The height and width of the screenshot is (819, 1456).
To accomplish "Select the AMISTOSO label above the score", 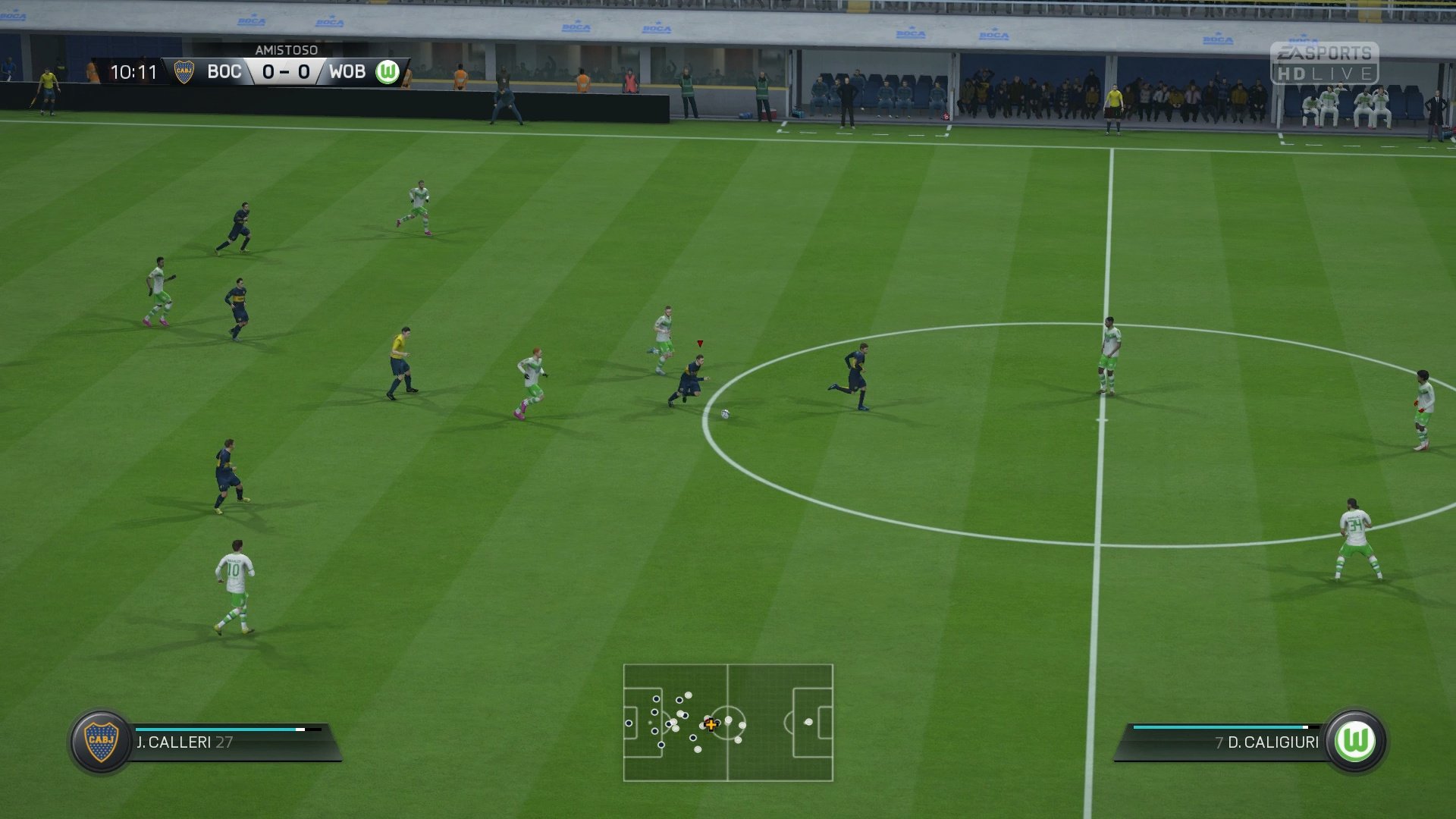I will click(287, 51).
